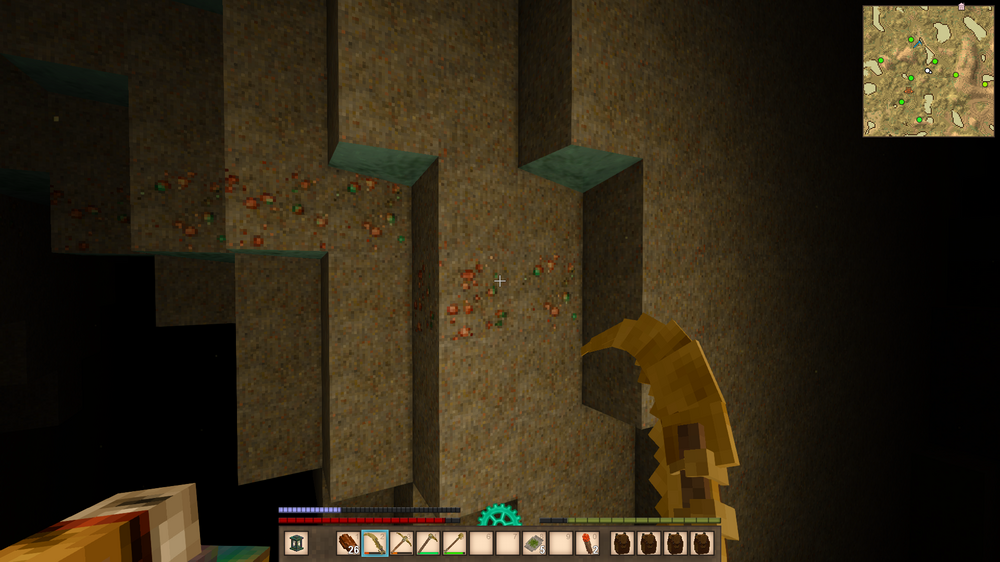Select the highlighted scythe hotbar slot
Screen dimensions: 1000x562
pyautogui.click(x=375, y=543)
